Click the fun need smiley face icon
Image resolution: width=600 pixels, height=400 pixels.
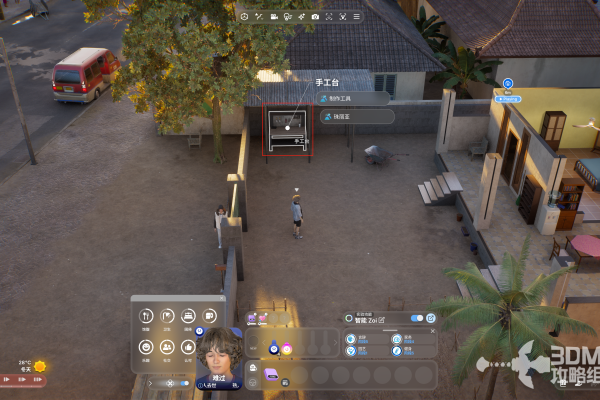click(146, 348)
